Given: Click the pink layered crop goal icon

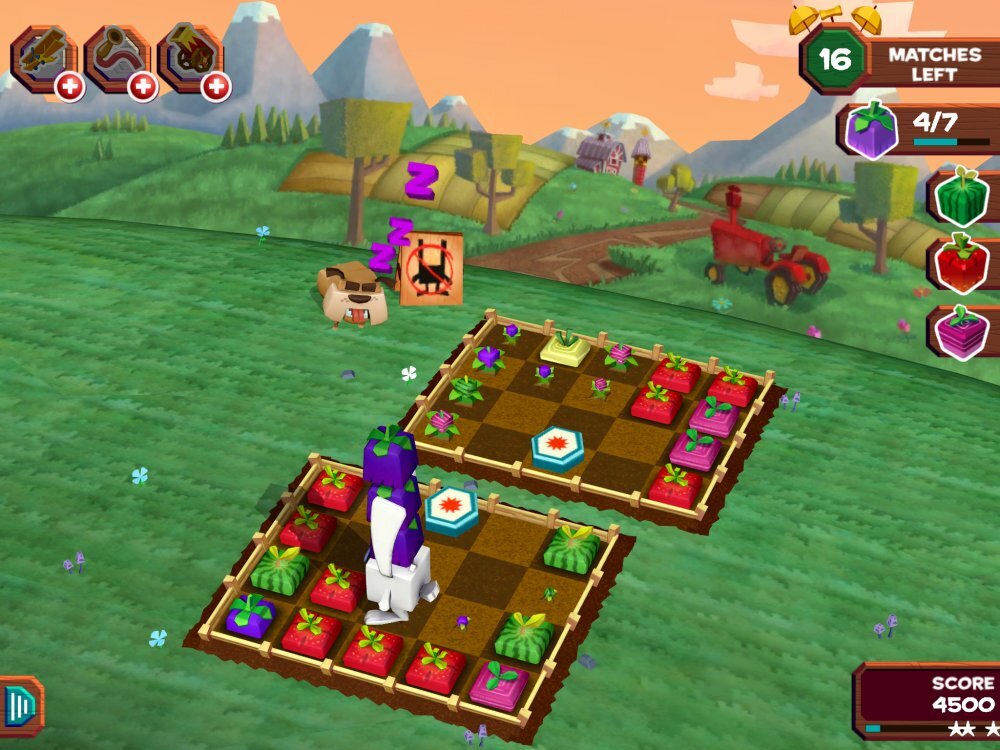Looking at the screenshot, I should pyautogui.click(x=960, y=332).
